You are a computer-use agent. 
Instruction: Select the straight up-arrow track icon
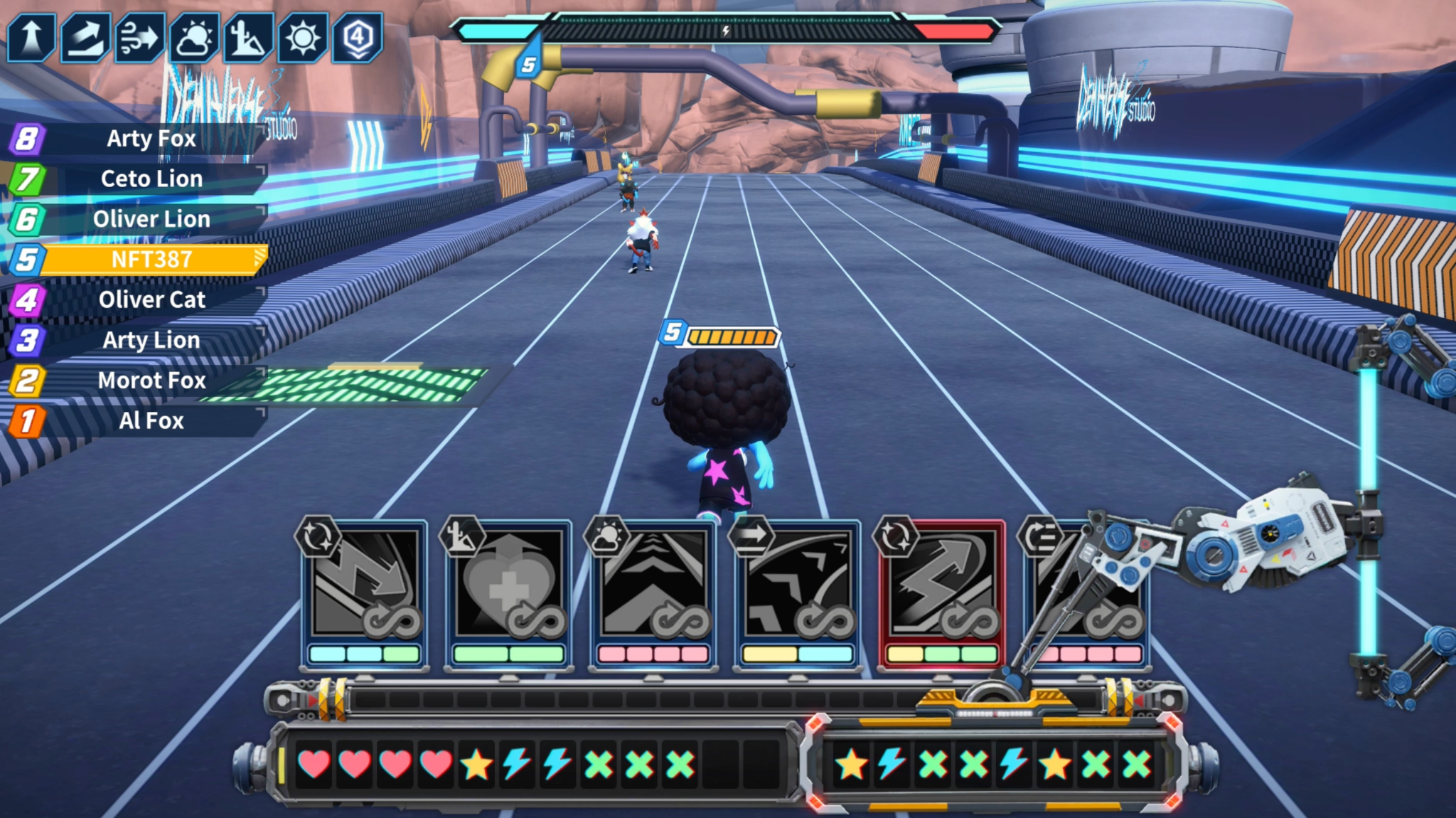(31, 37)
